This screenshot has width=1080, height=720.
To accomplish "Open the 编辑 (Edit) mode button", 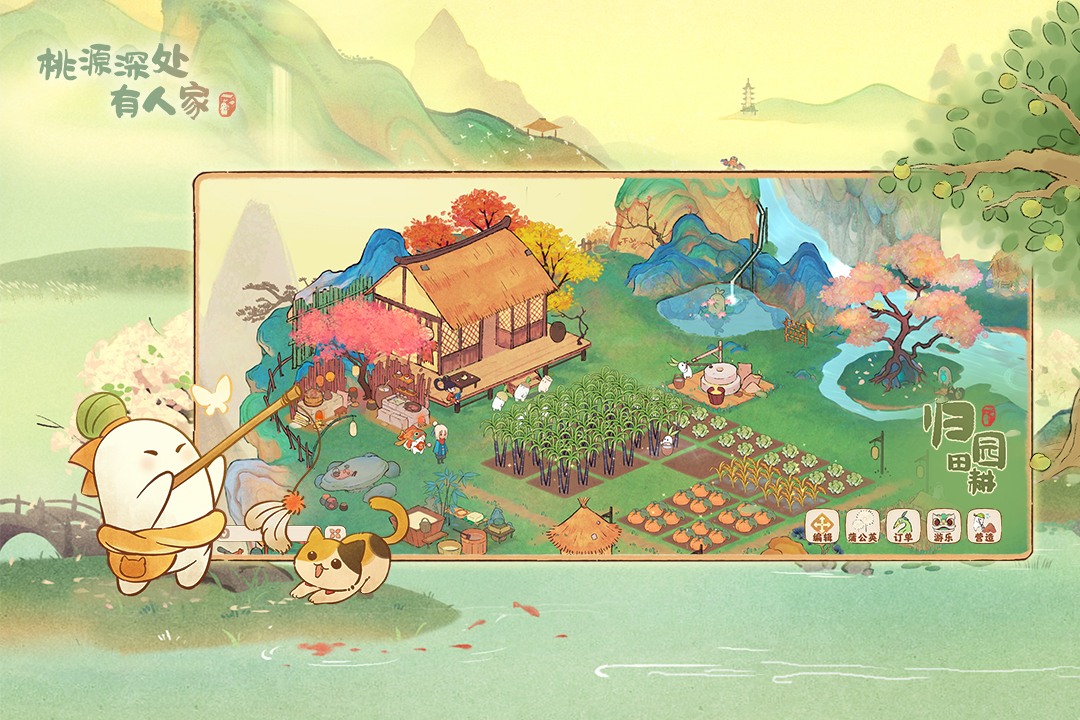I will point(822,525).
